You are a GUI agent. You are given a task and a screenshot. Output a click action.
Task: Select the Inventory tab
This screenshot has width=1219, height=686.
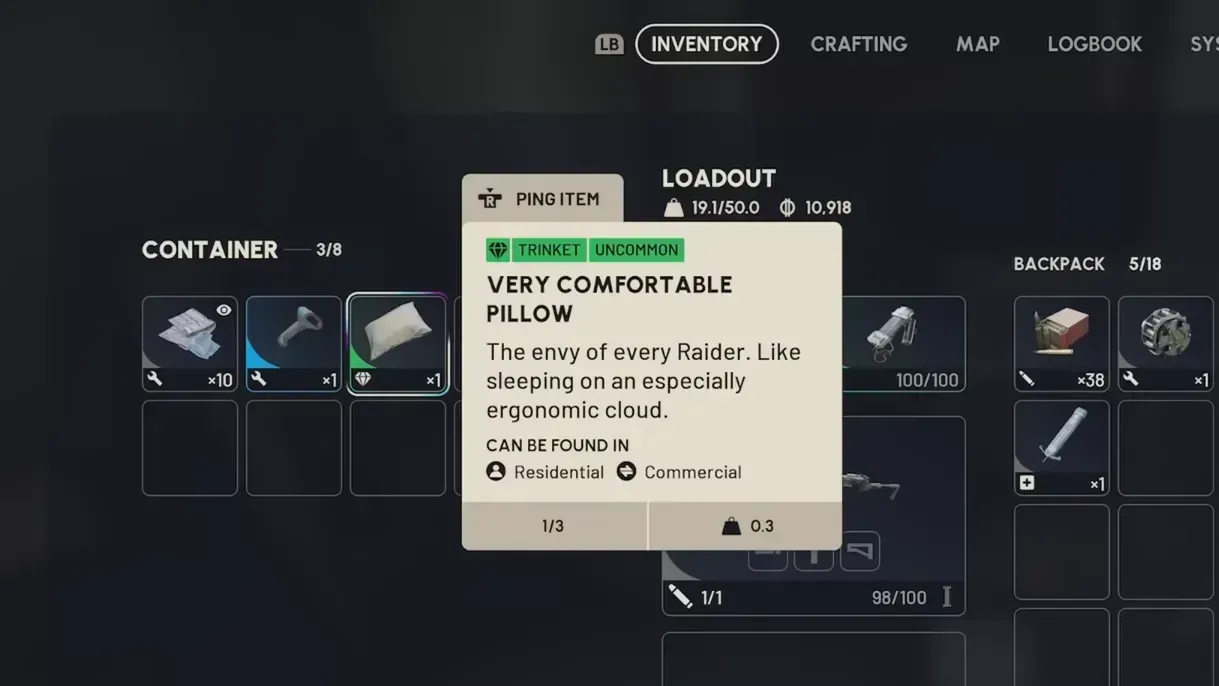click(x=706, y=44)
